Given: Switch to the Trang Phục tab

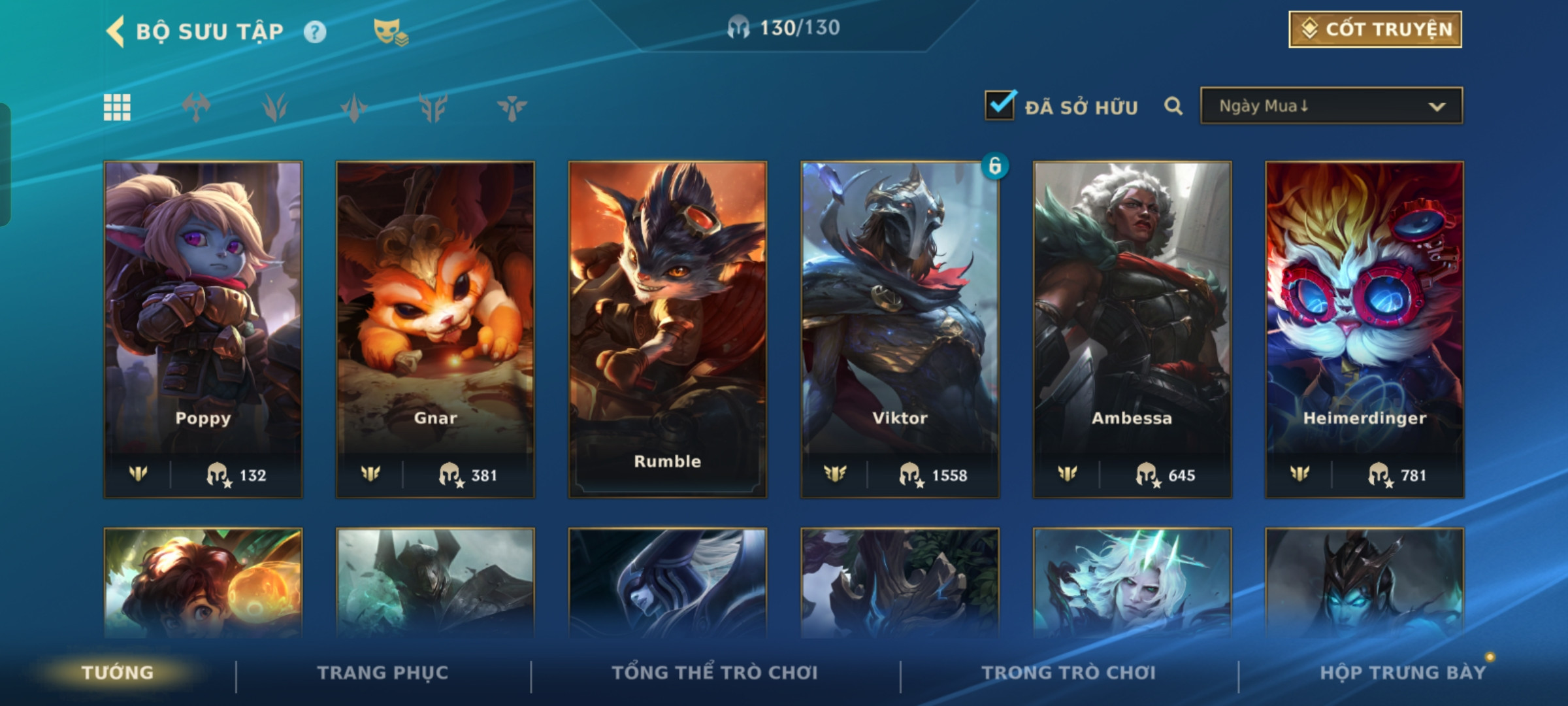Looking at the screenshot, I should tap(383, 673).
